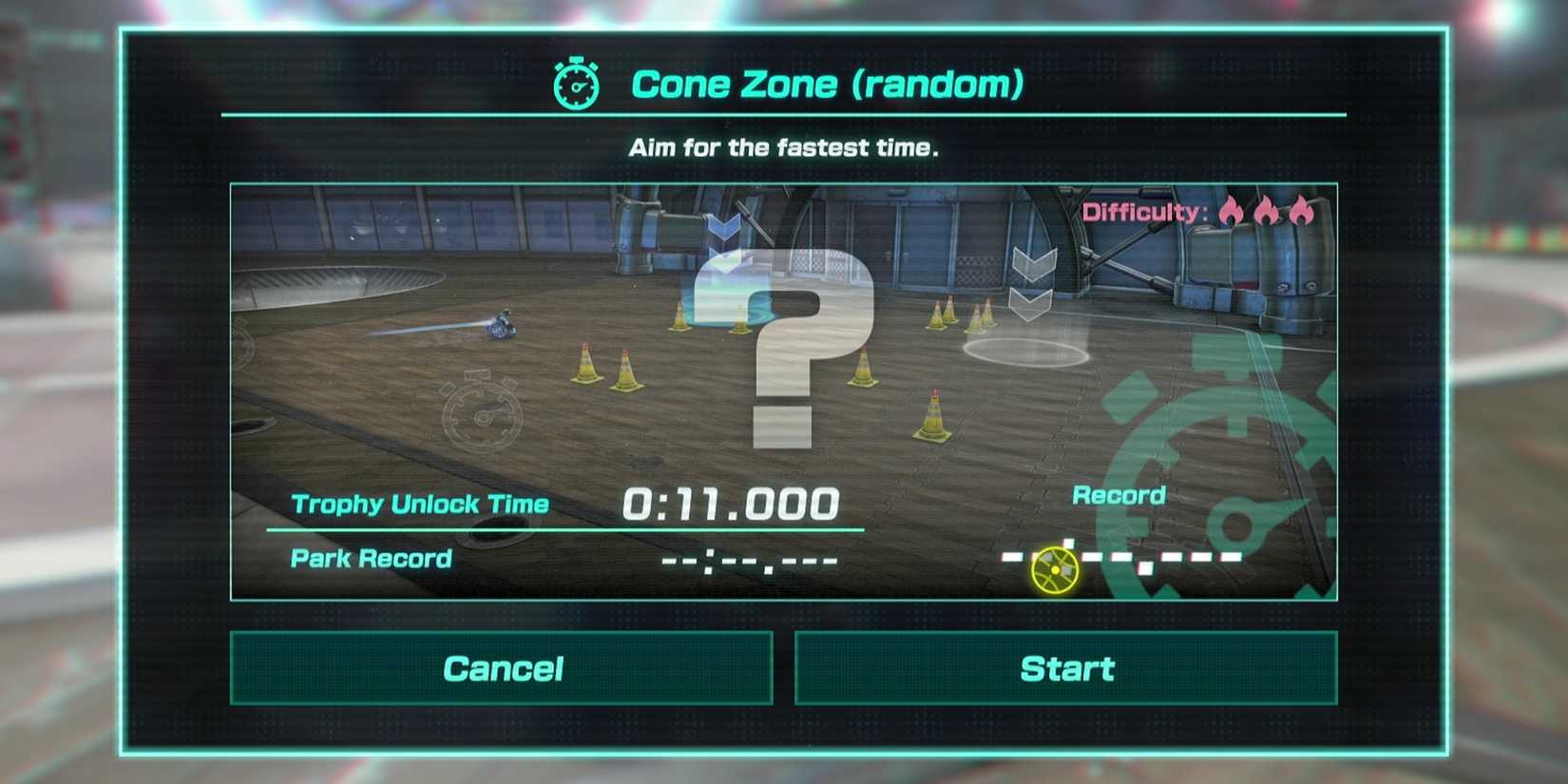Select the first Difficulty flame icon
Screen dimensions: 1568x784
tap(1230, 212)
